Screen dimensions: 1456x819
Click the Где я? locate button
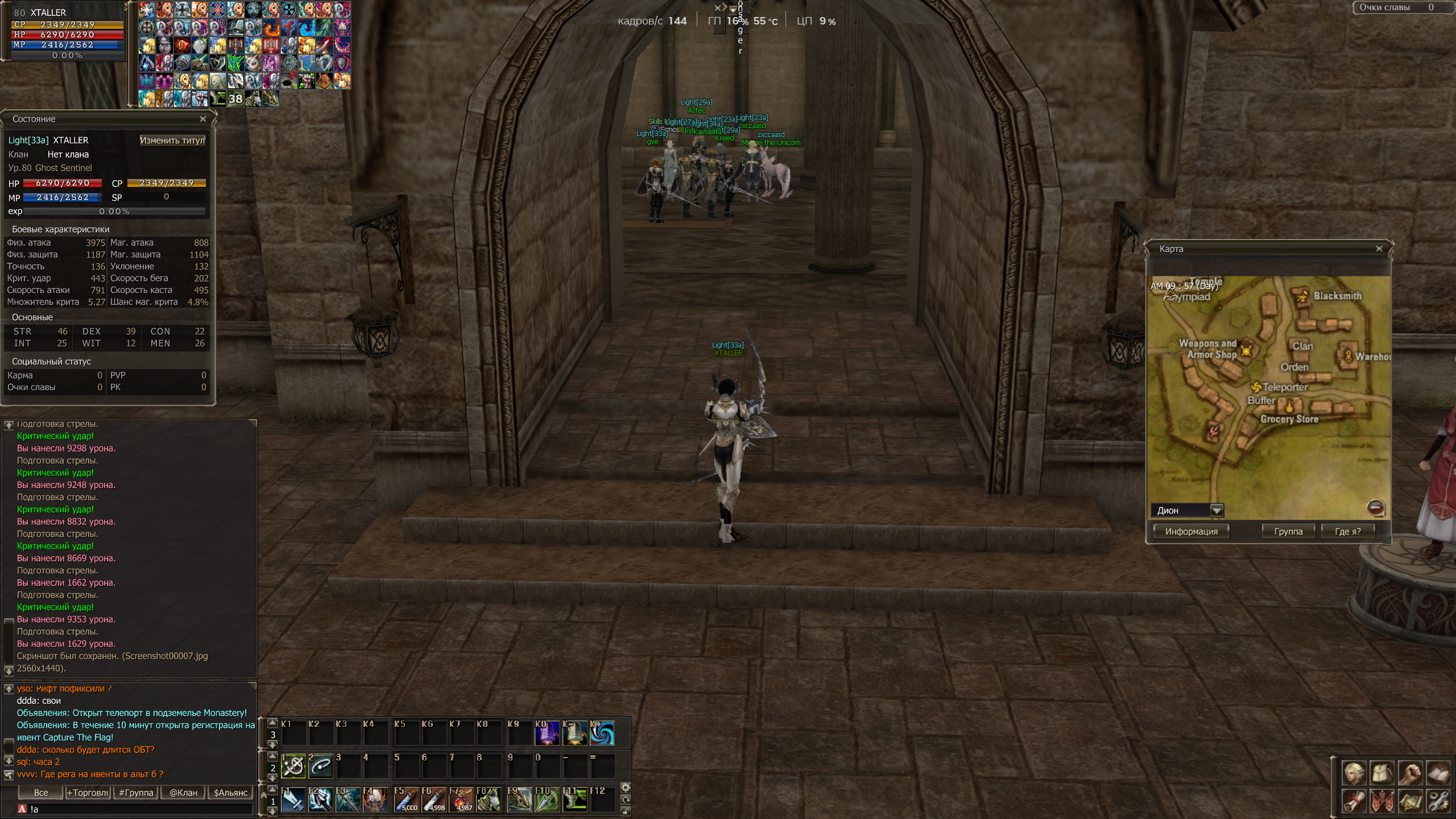1347,531
